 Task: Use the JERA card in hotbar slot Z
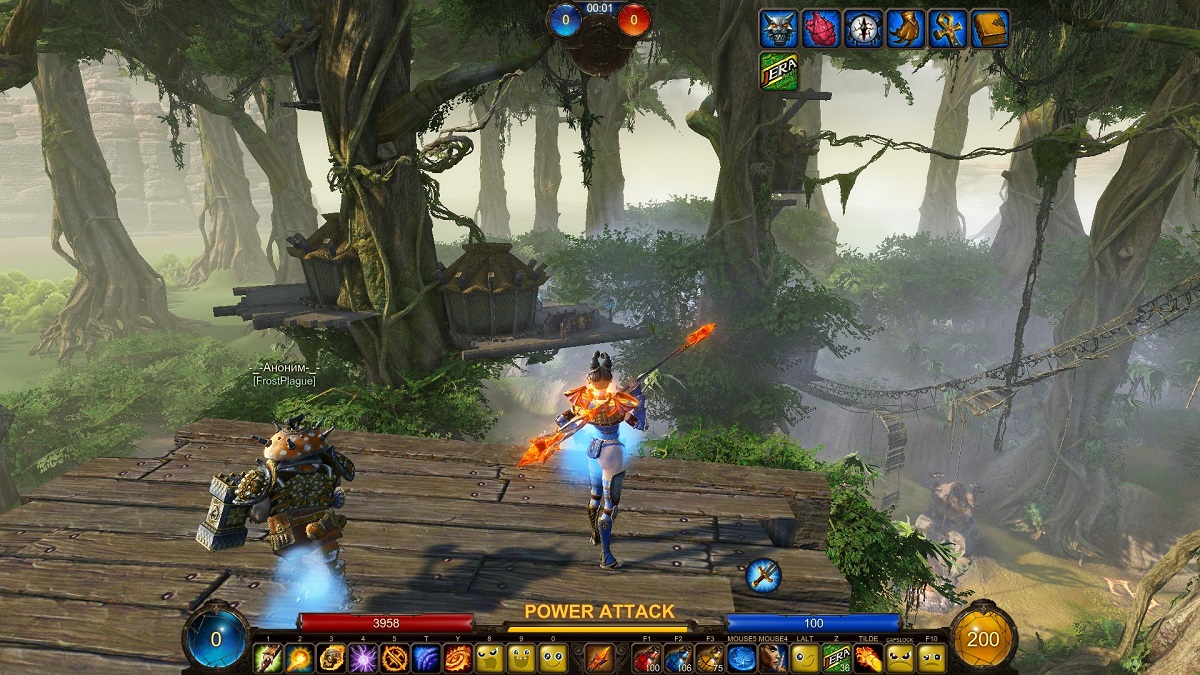coord(835,658)
